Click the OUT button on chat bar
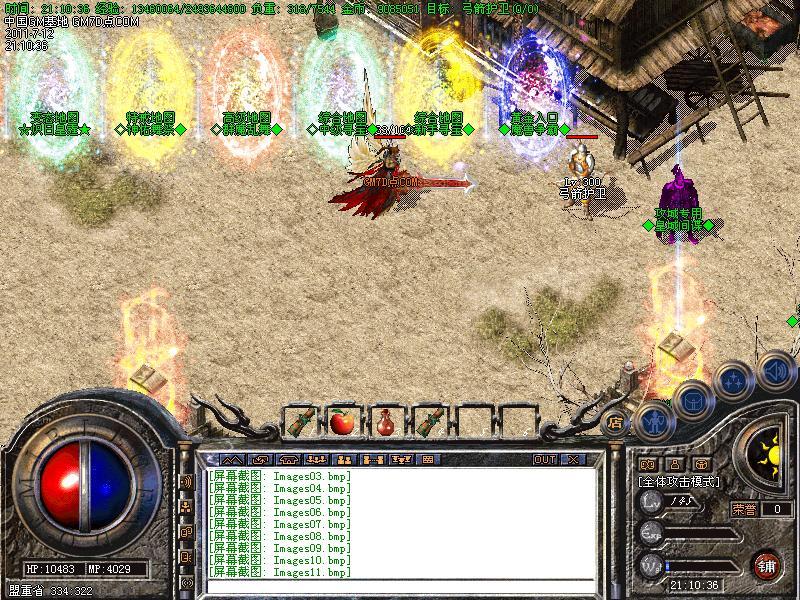Screen dimensions: 800x600 pyautogui.click(x=544, y=459)
